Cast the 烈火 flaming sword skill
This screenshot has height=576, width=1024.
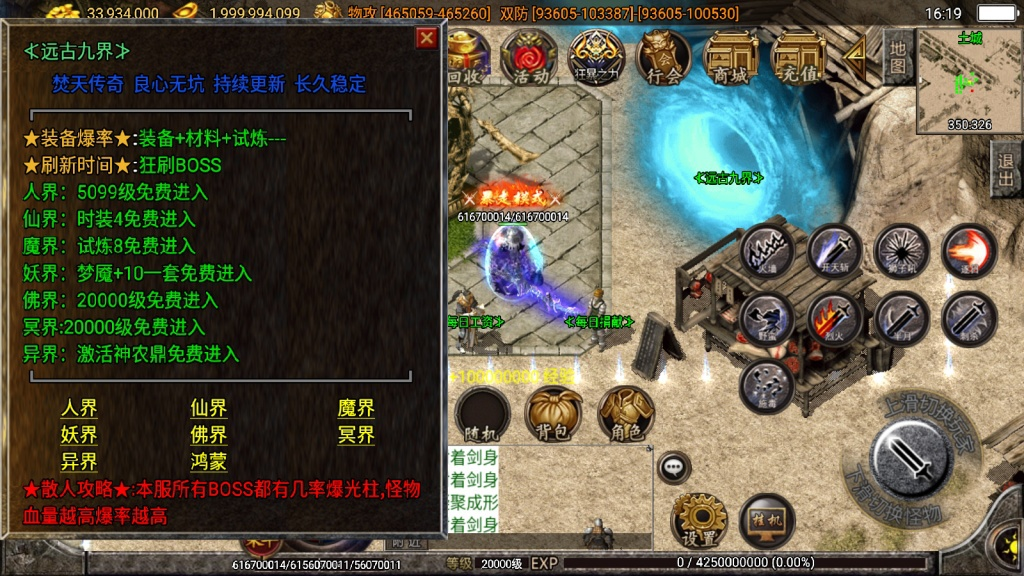click(834, 319)
